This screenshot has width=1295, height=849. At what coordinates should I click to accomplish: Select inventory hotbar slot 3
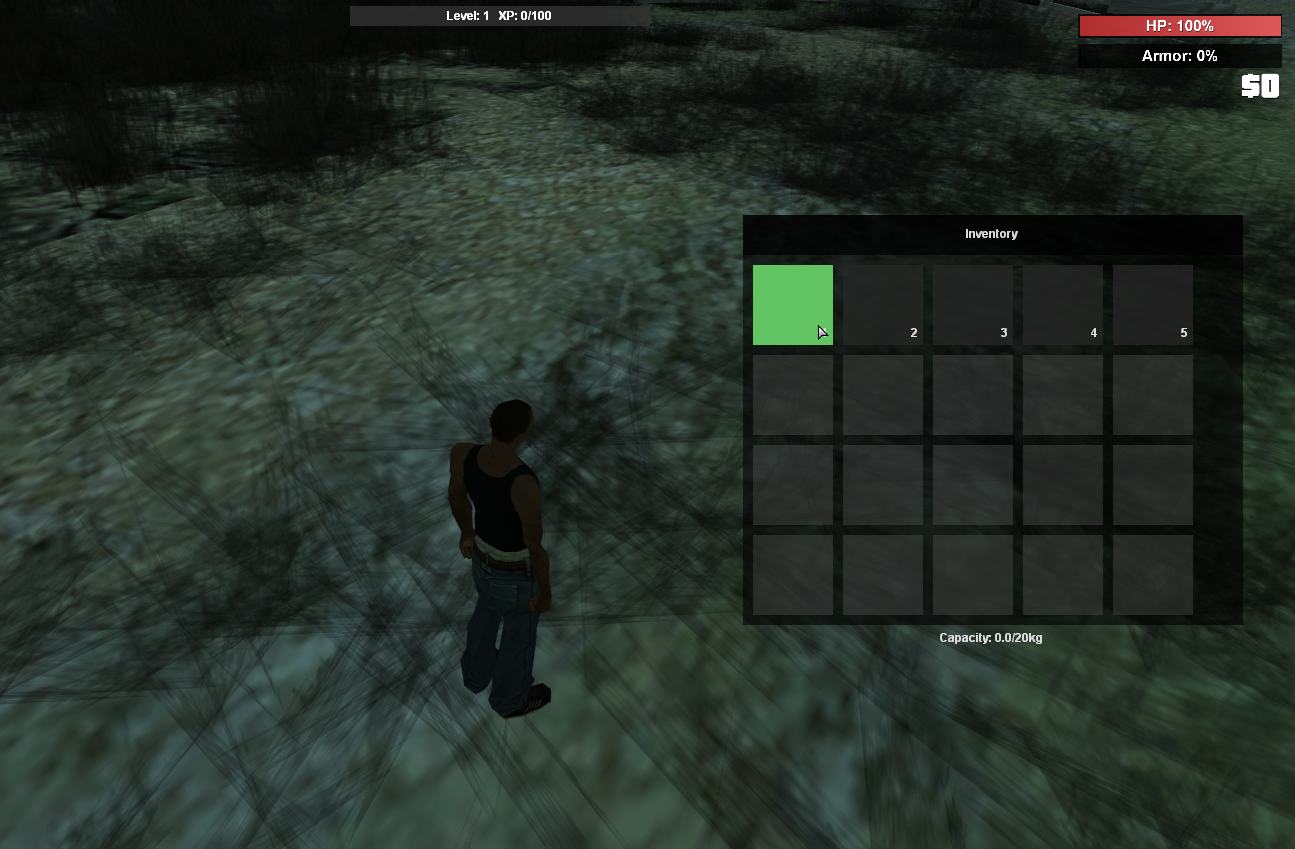pos(972,304)
